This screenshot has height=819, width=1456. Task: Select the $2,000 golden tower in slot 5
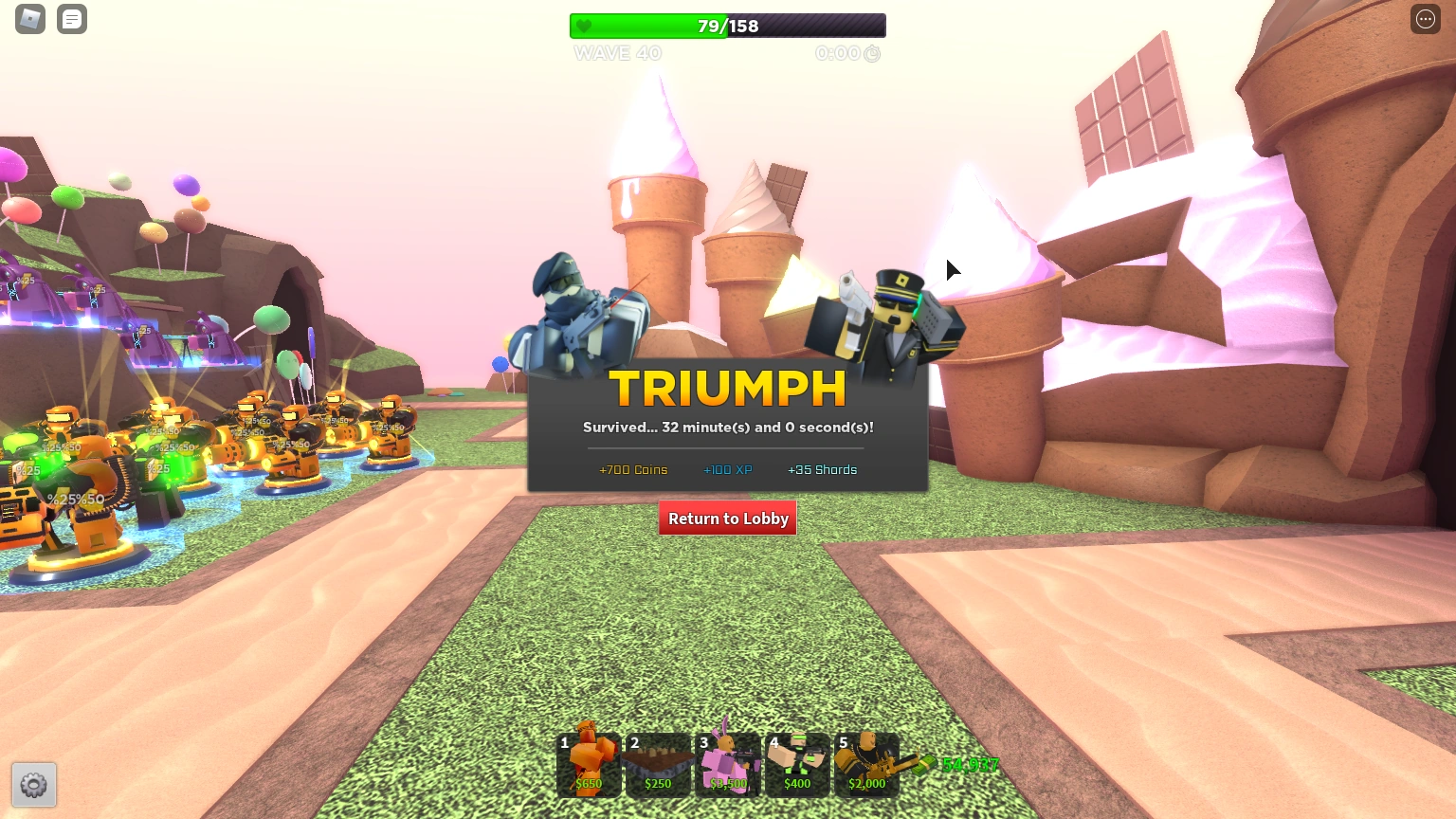click(x=867, y=763)
